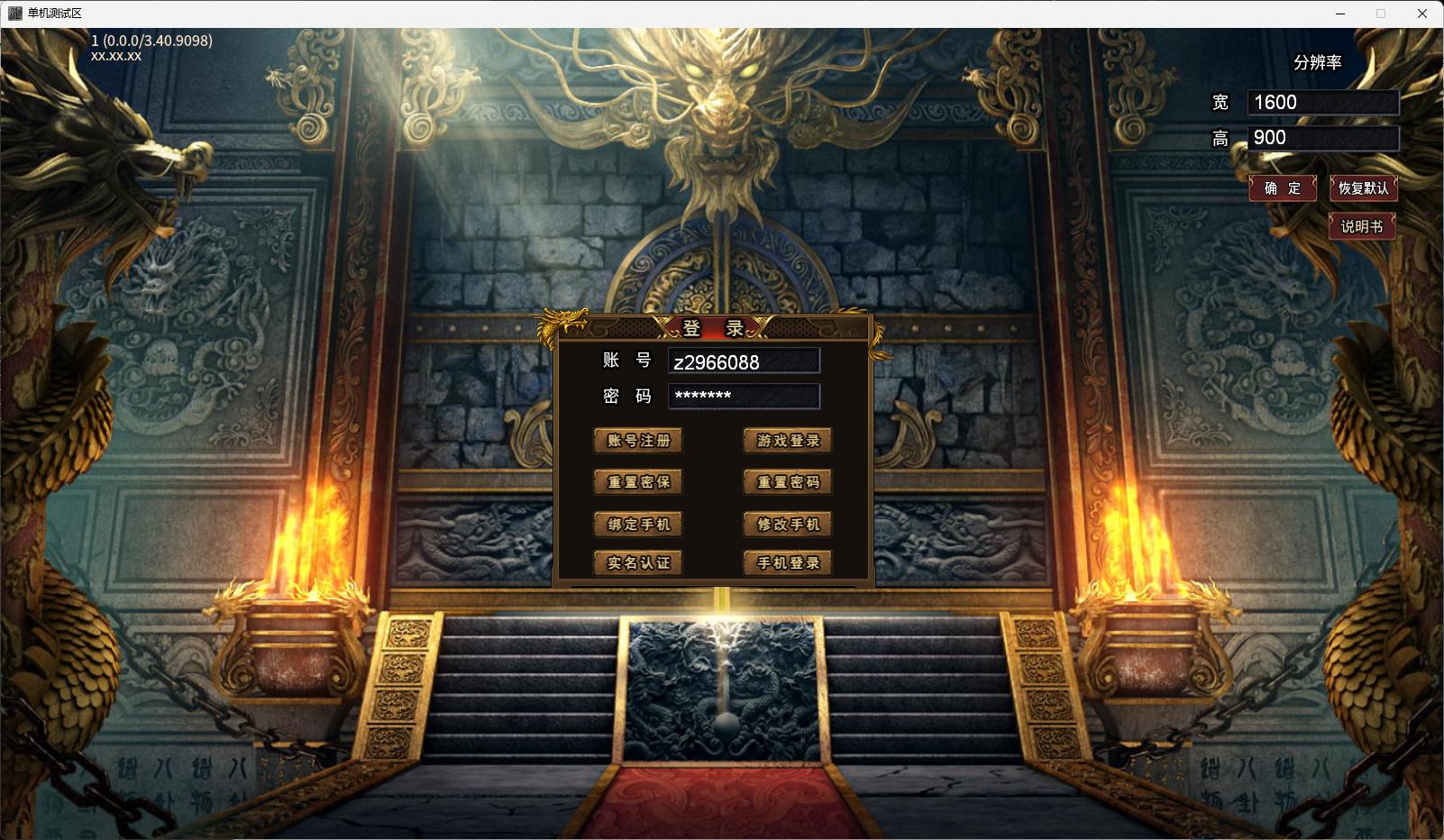Switch to phone login (手机登录)
This screenshot has width=1444, height=840.
[788, 563]
